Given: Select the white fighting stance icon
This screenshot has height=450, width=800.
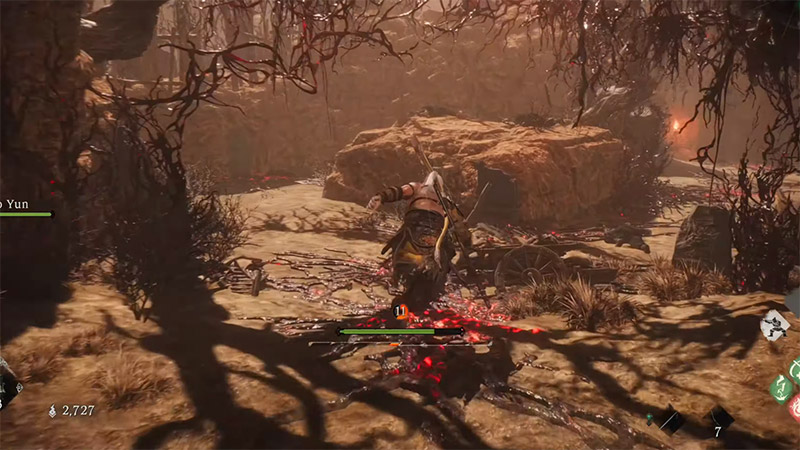Looking at the screenshot, I should (775, 325).
